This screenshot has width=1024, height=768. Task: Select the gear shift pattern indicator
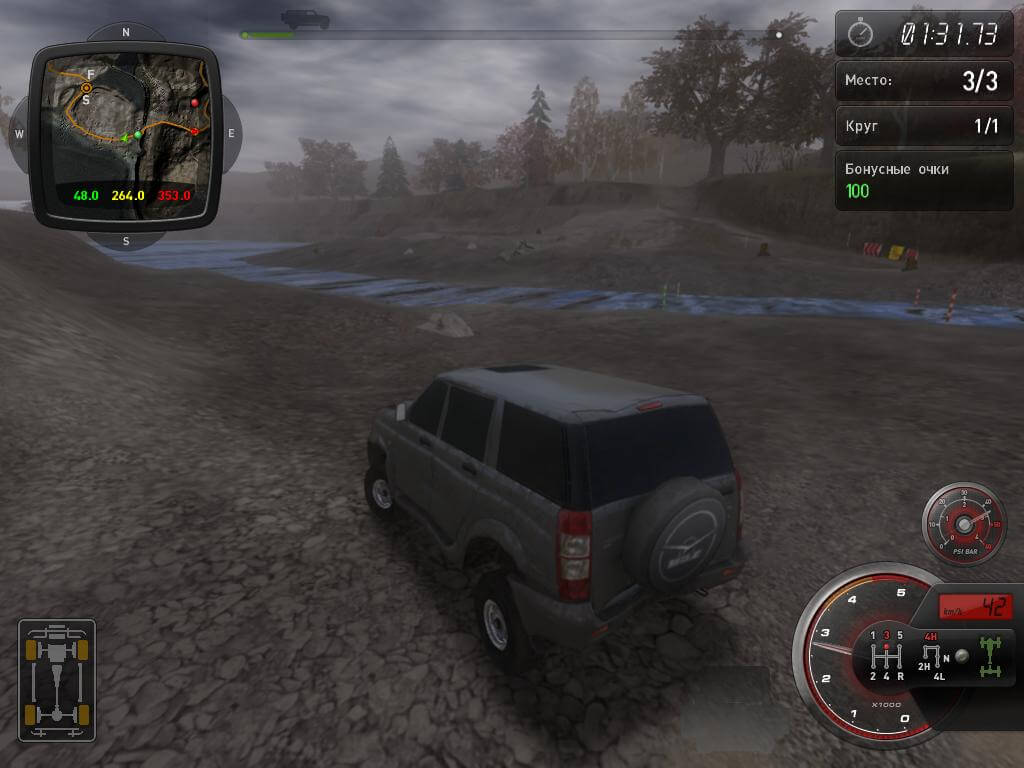[886, 656]
